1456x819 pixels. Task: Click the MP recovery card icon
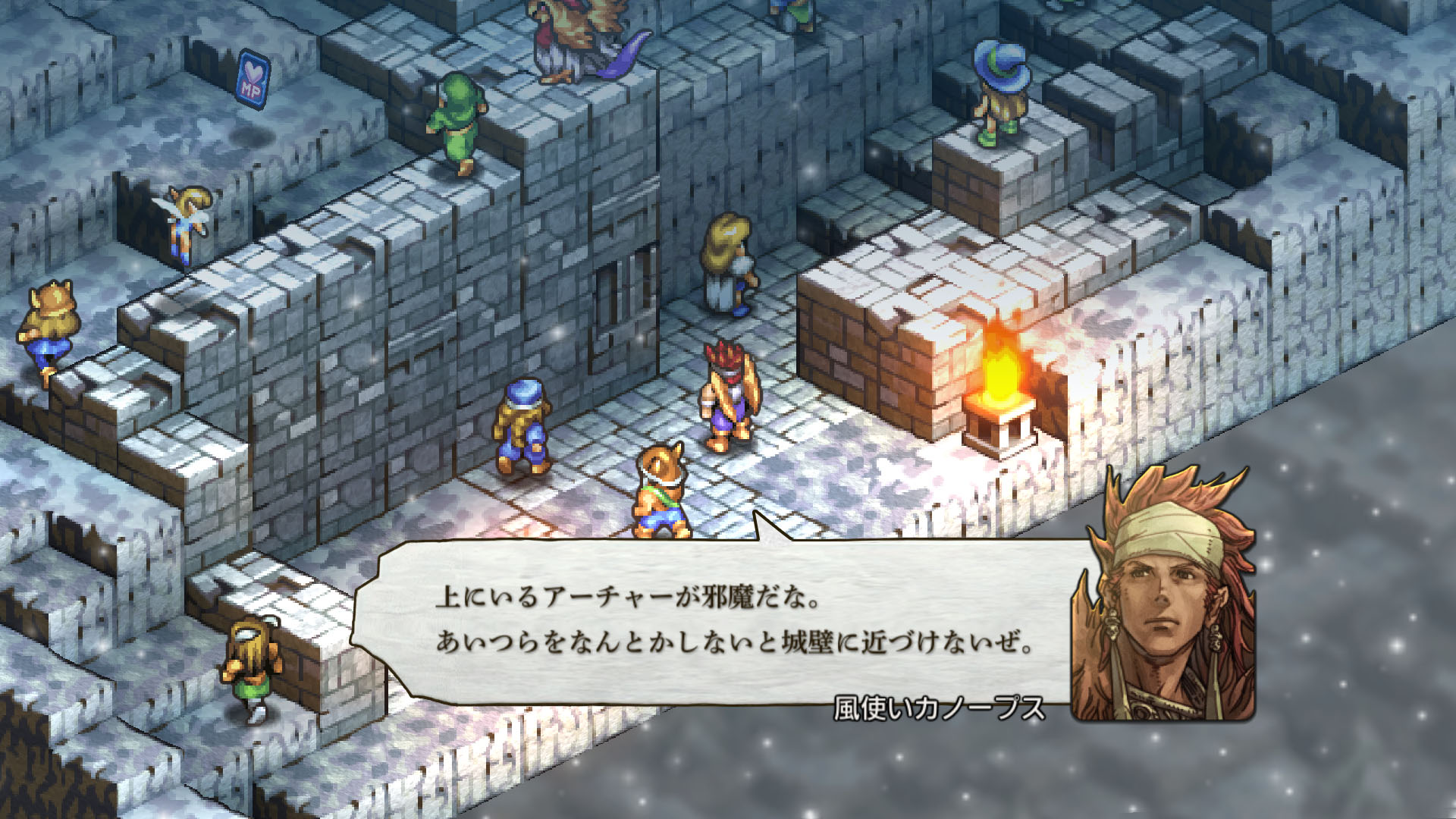(x=256, y=76)
